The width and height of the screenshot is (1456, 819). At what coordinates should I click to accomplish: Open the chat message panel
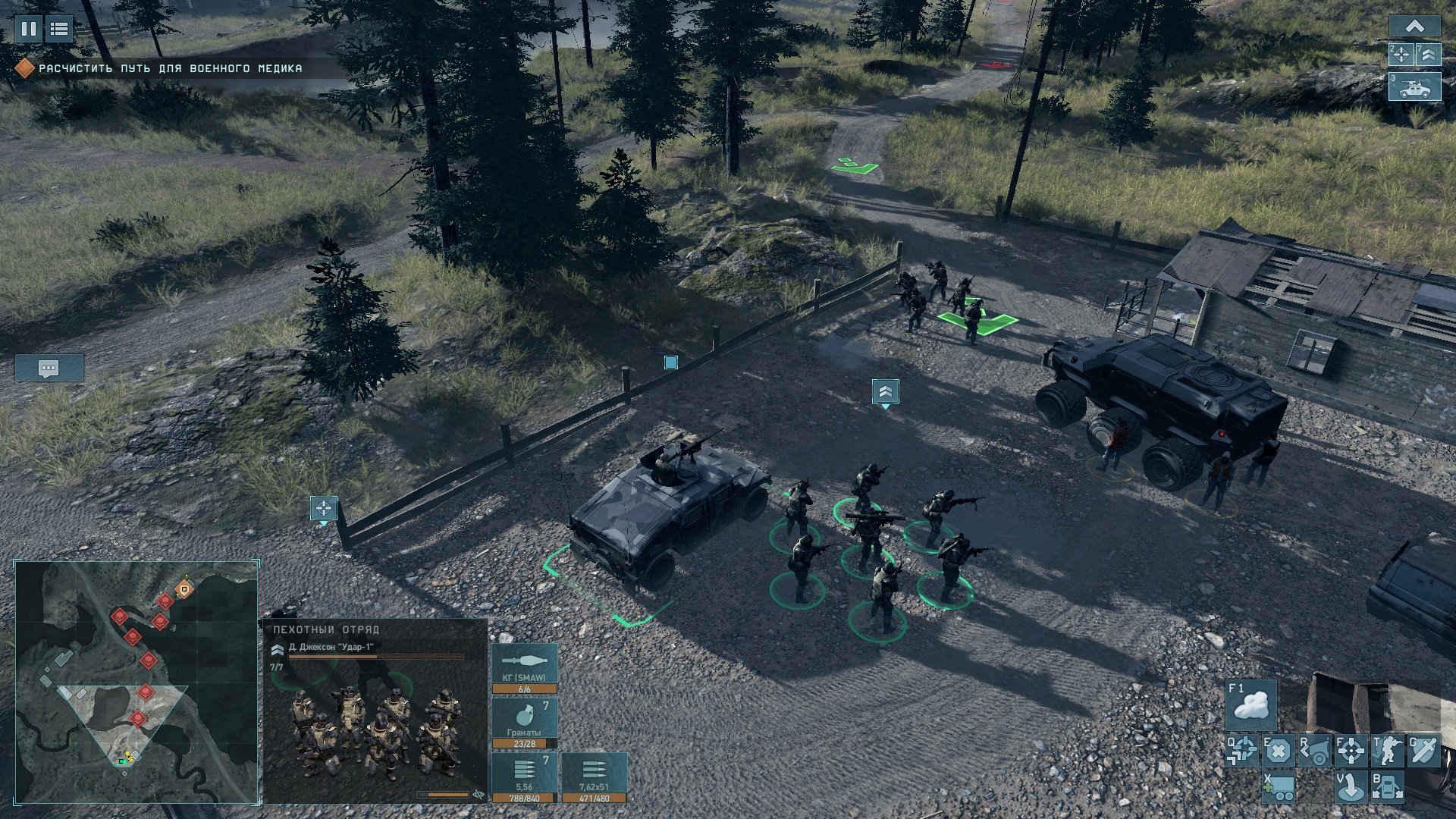(x=49, y=369)
